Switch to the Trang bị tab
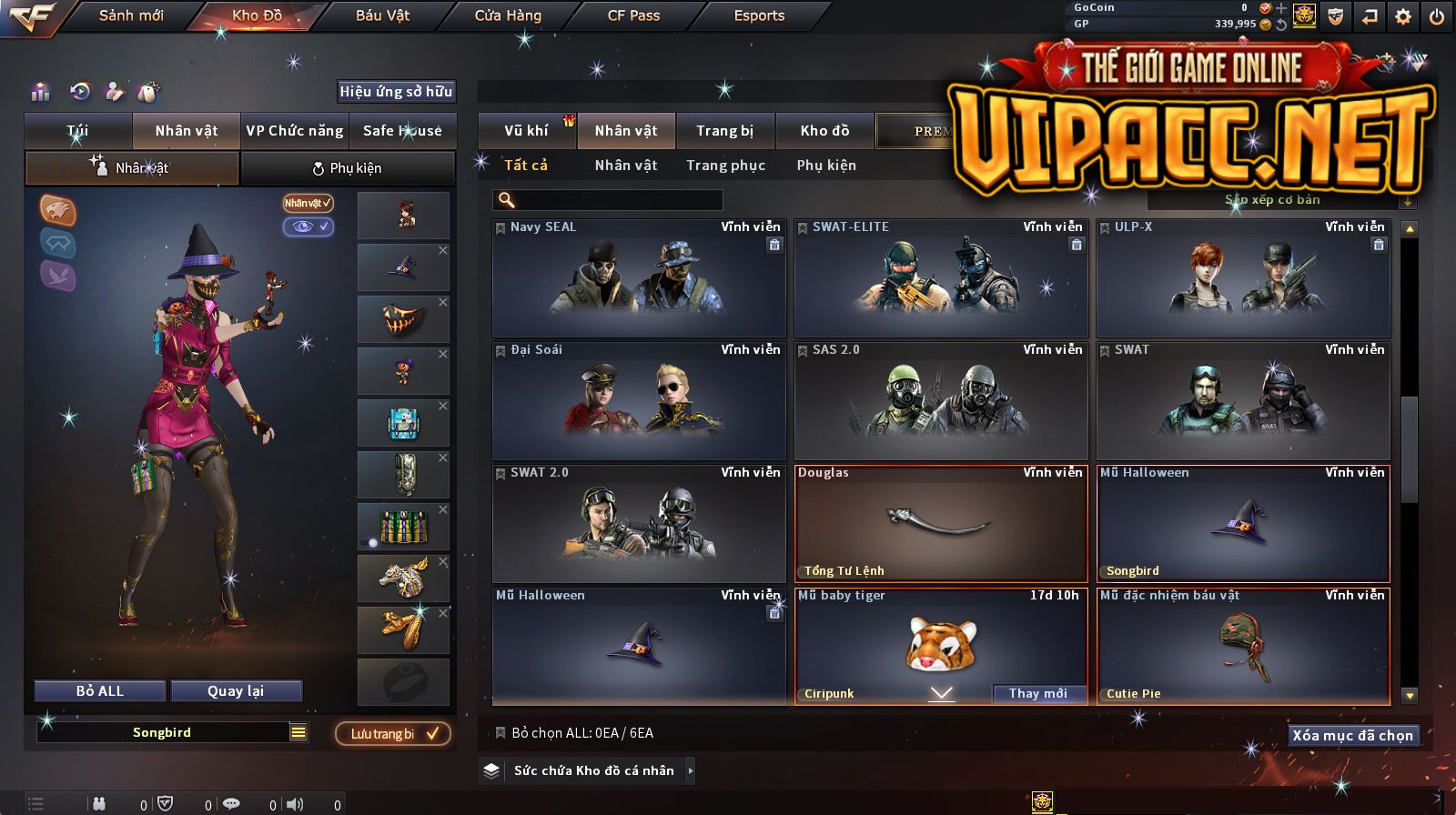1456x815 pixels. (x=724, y=131)
